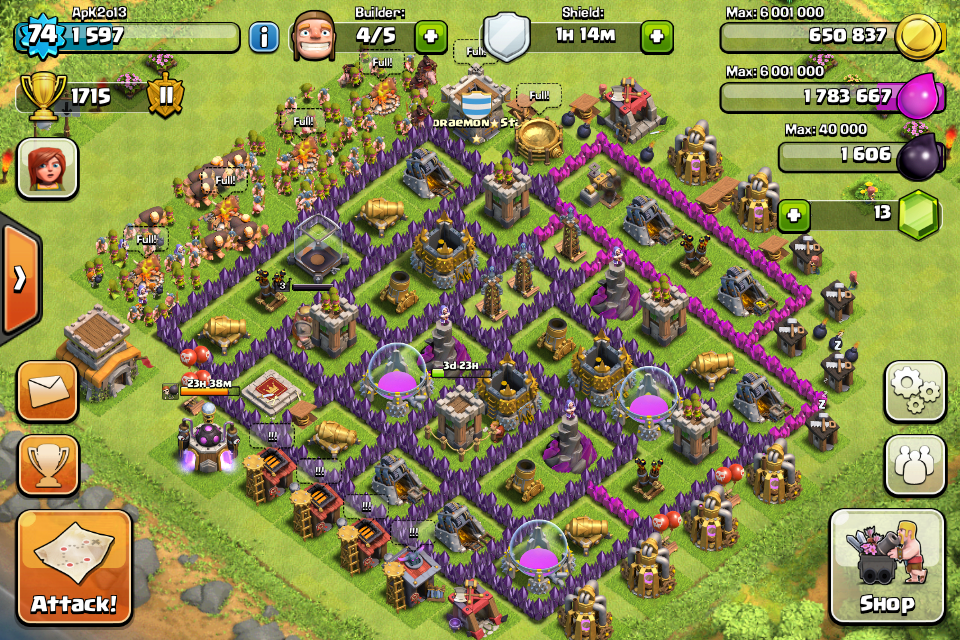
Task: Open the gear Settings button
Action: click(914, 391)
